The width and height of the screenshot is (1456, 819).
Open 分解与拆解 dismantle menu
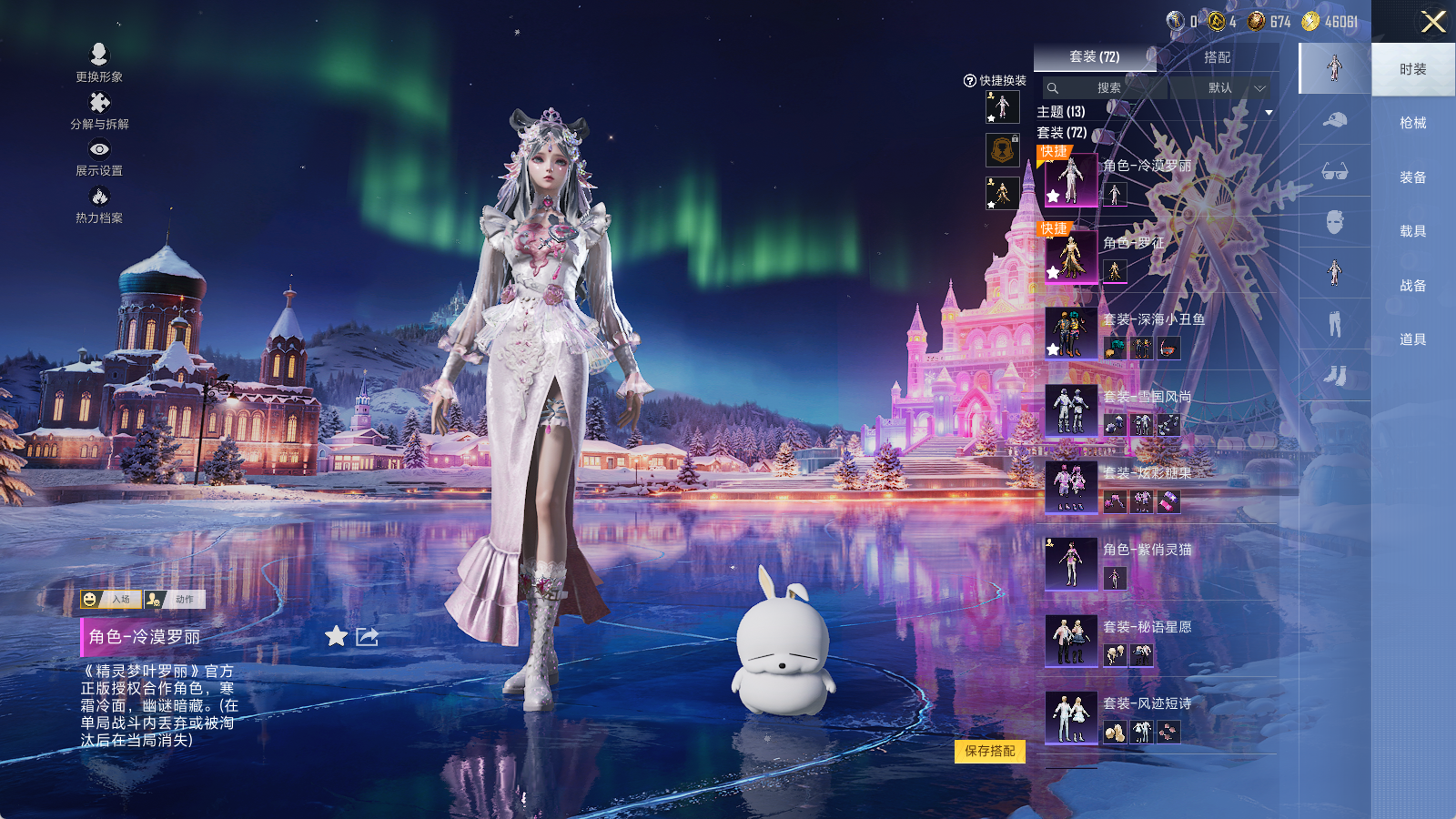[99, 110]
